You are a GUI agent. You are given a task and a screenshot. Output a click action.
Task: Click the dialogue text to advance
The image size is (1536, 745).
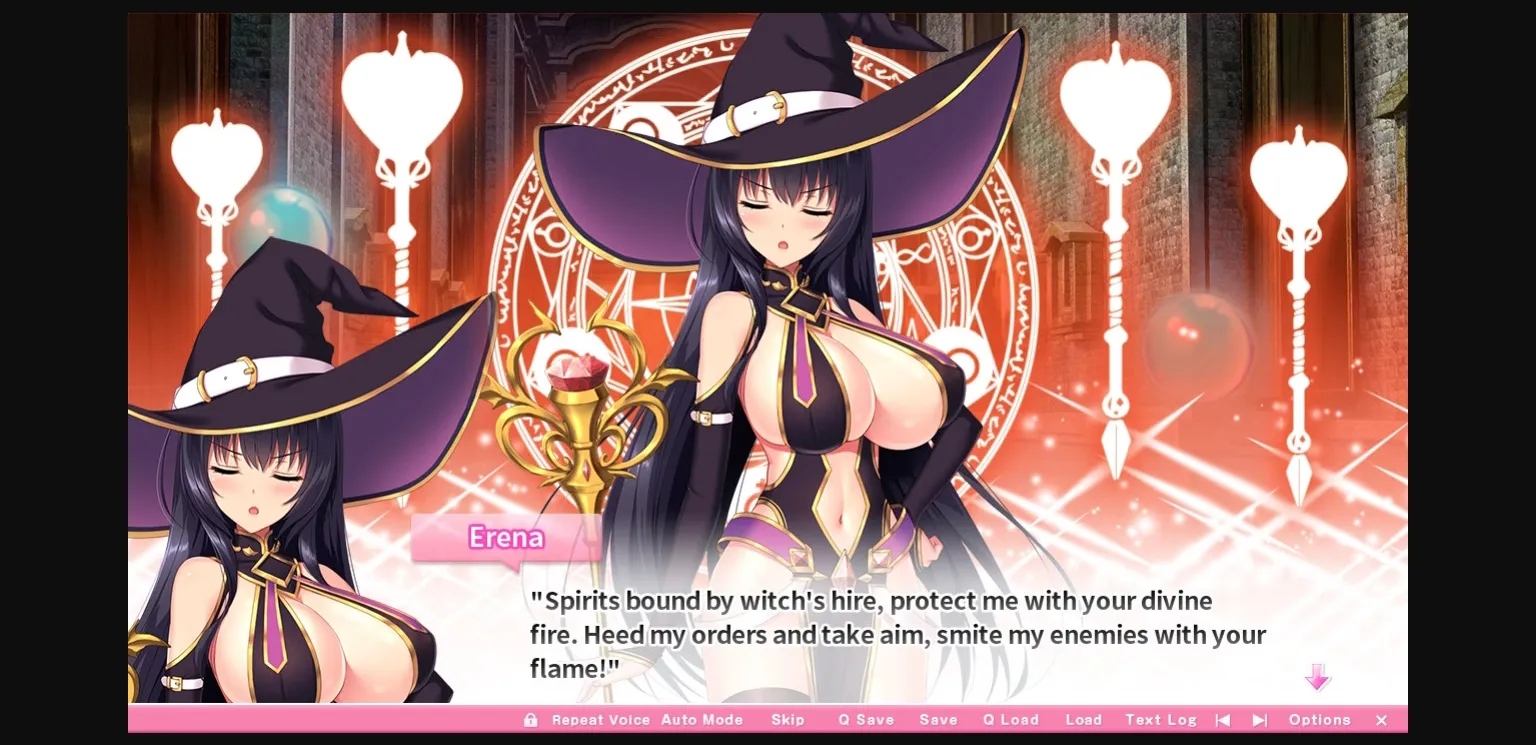(890, 634)
